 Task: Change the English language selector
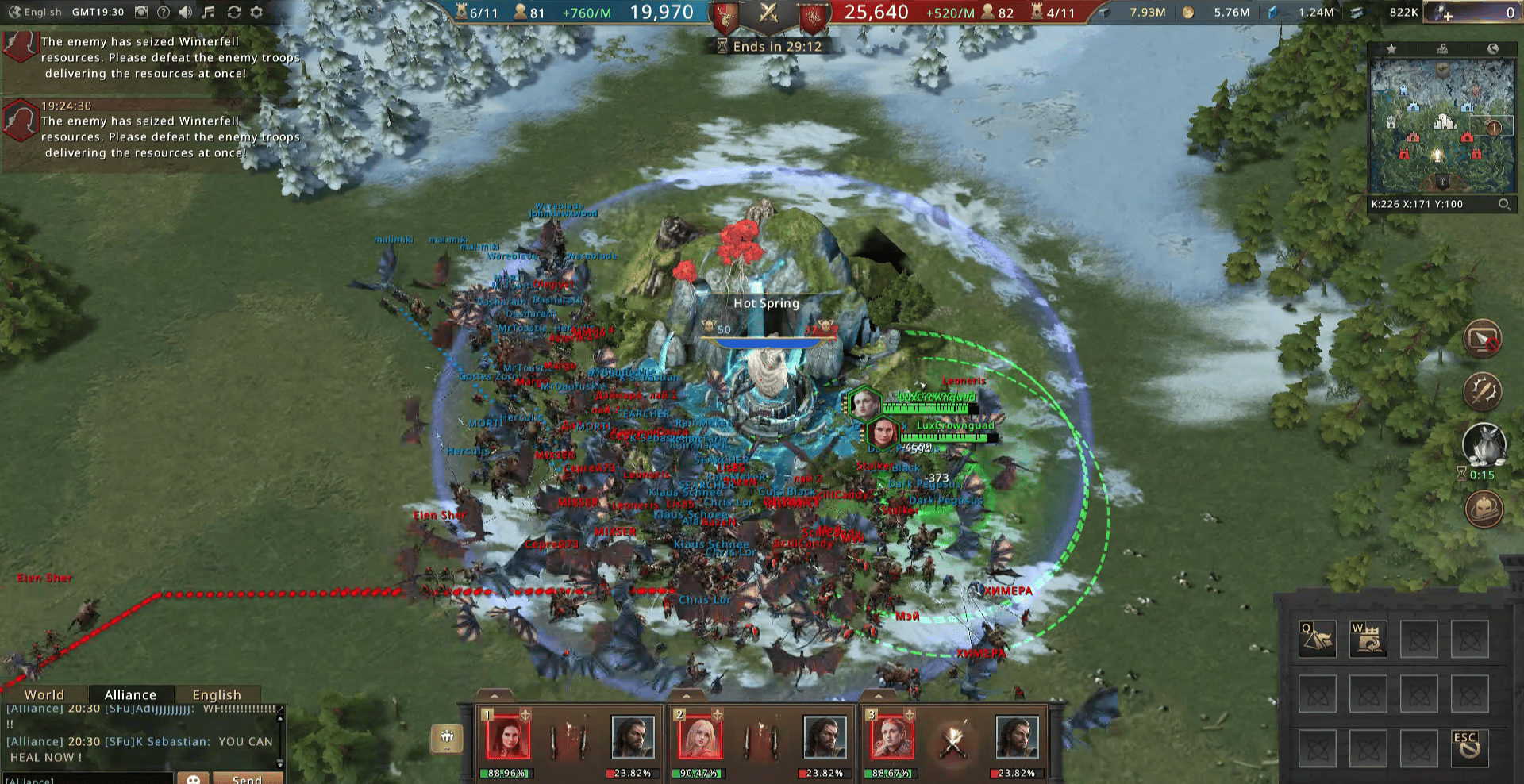[35, 12]
